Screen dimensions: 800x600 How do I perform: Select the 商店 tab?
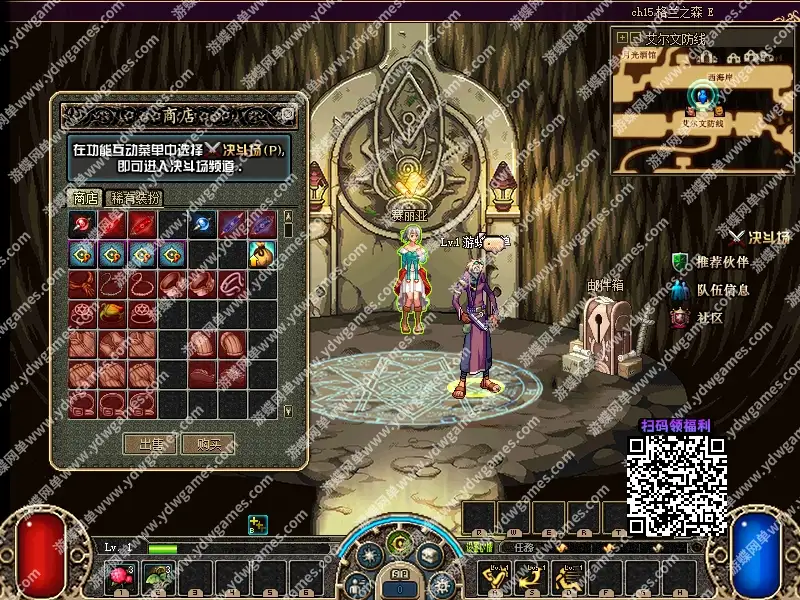coord(85,197)
